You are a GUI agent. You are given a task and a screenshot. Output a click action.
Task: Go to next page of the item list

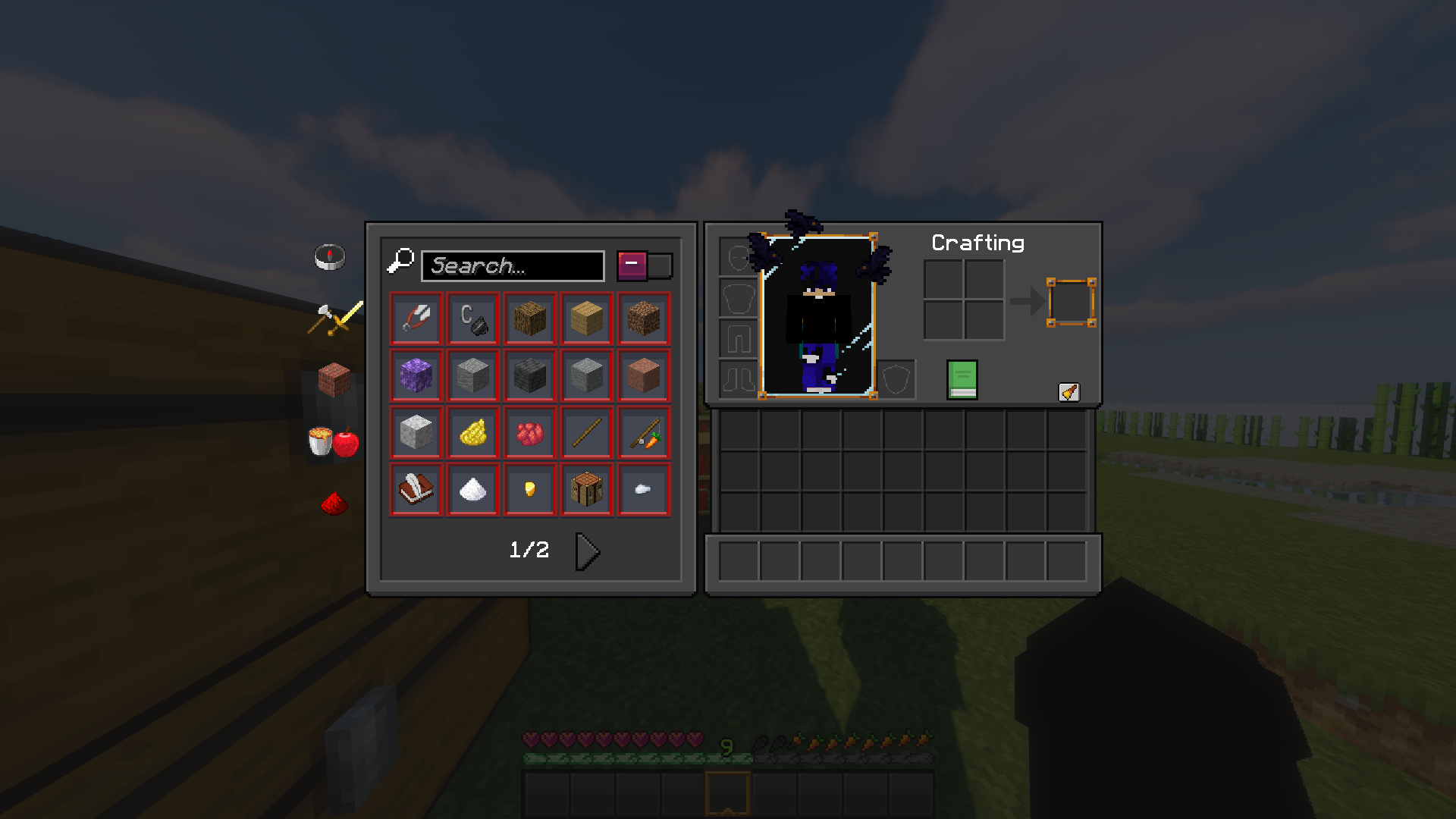click(x=585, y=551)
